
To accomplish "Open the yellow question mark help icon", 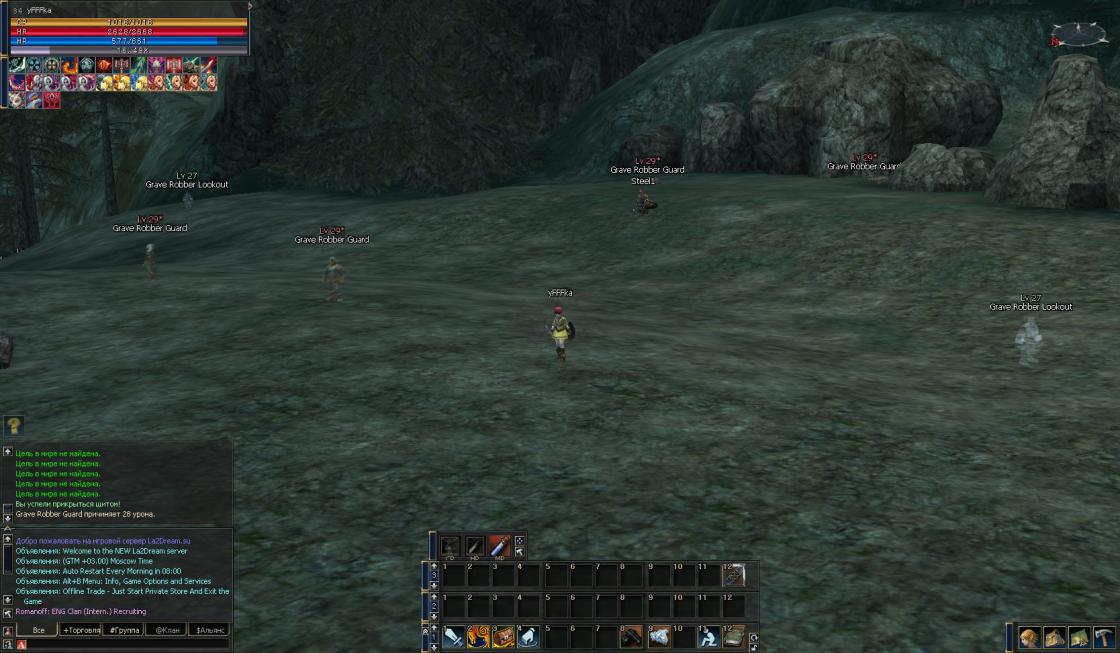I will coord(14,426).
